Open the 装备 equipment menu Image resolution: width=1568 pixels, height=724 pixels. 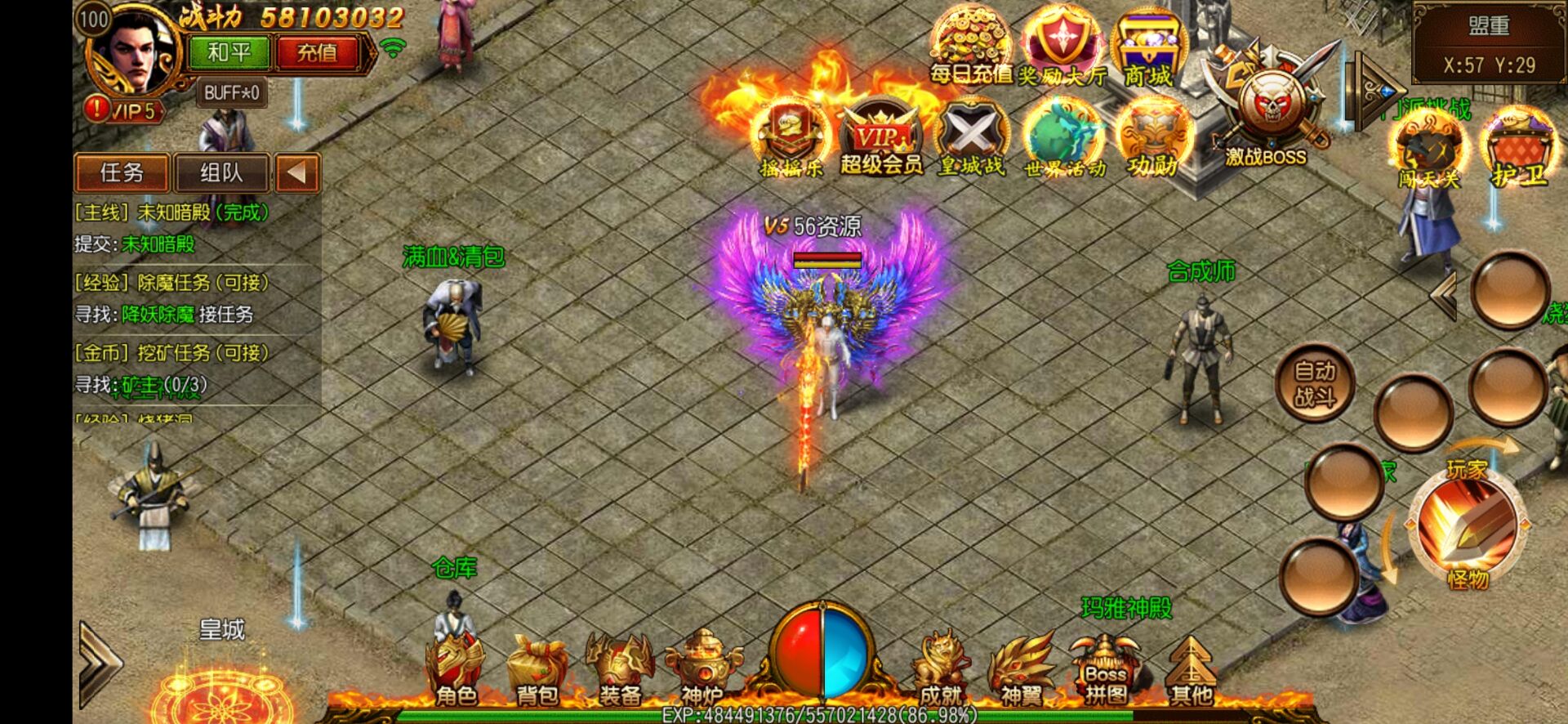point(620,670)
